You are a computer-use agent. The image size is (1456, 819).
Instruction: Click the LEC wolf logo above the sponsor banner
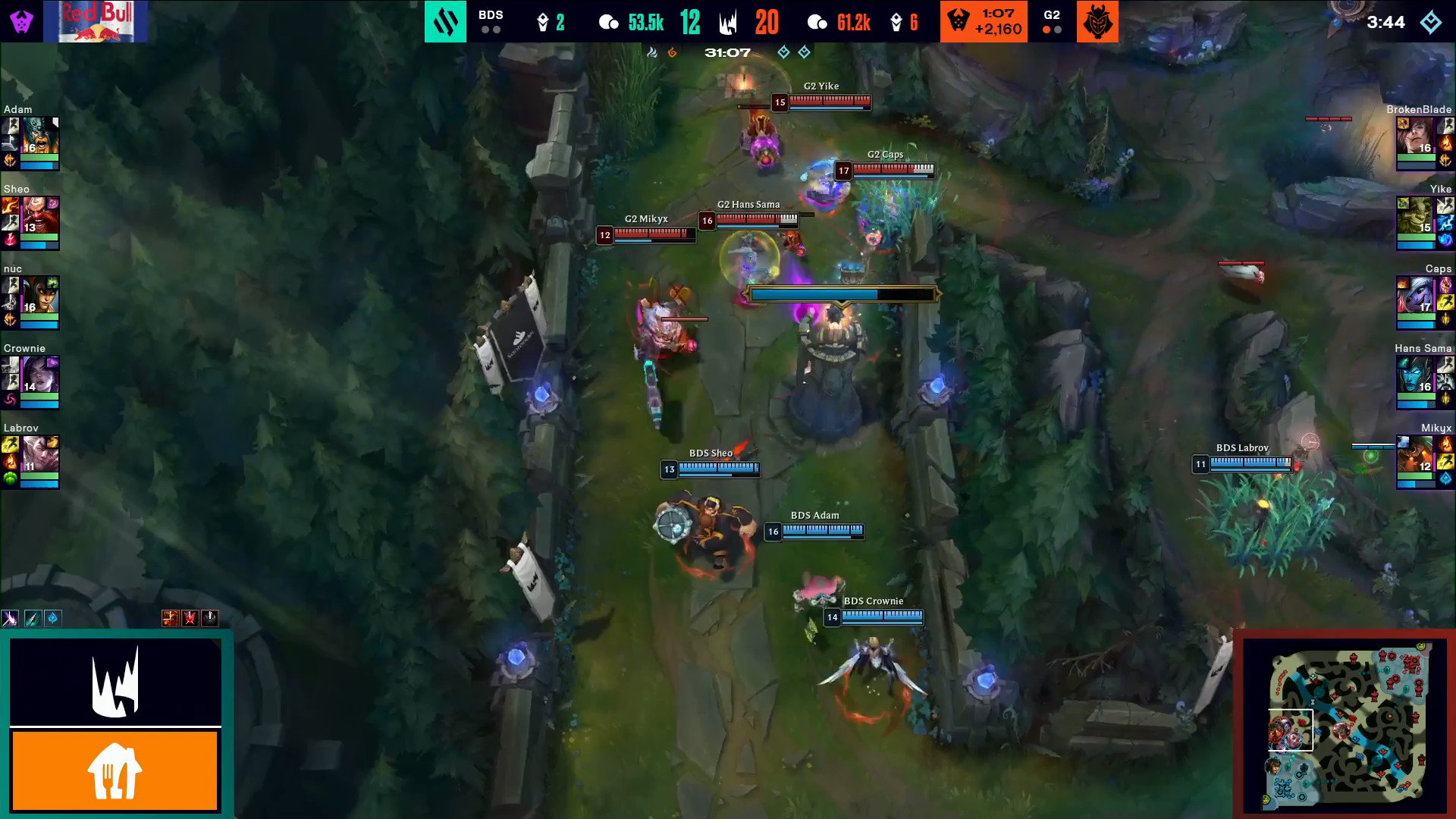pyautogui.click(x=115, y=682)
